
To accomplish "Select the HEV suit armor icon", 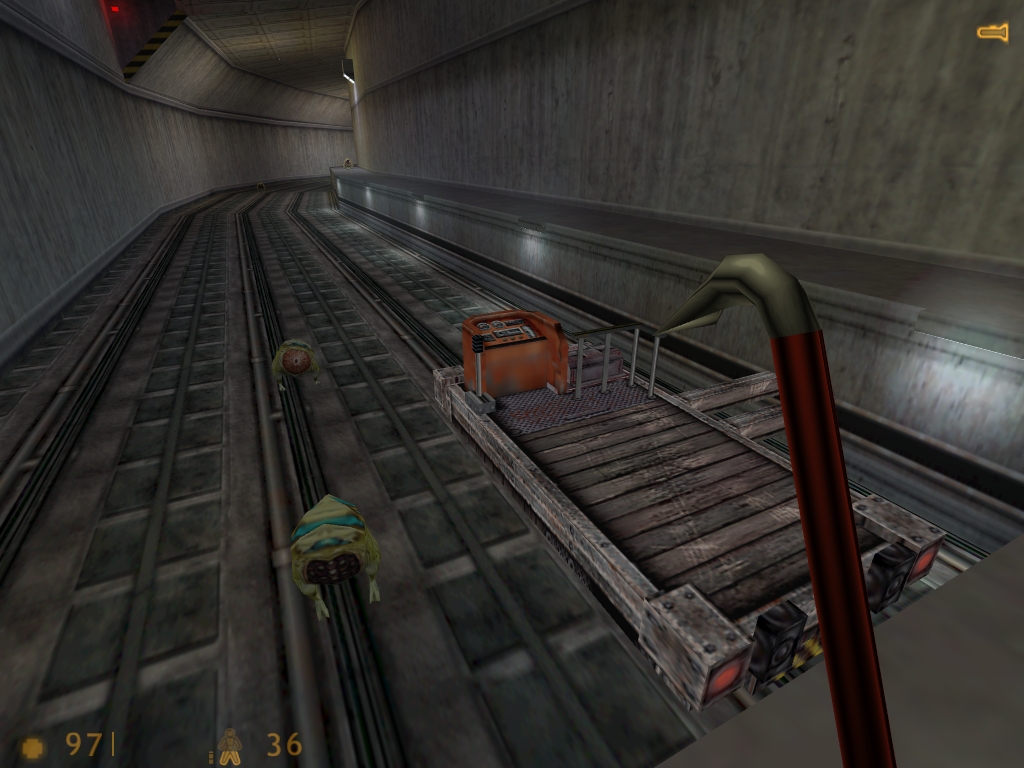I will [230, 746].
